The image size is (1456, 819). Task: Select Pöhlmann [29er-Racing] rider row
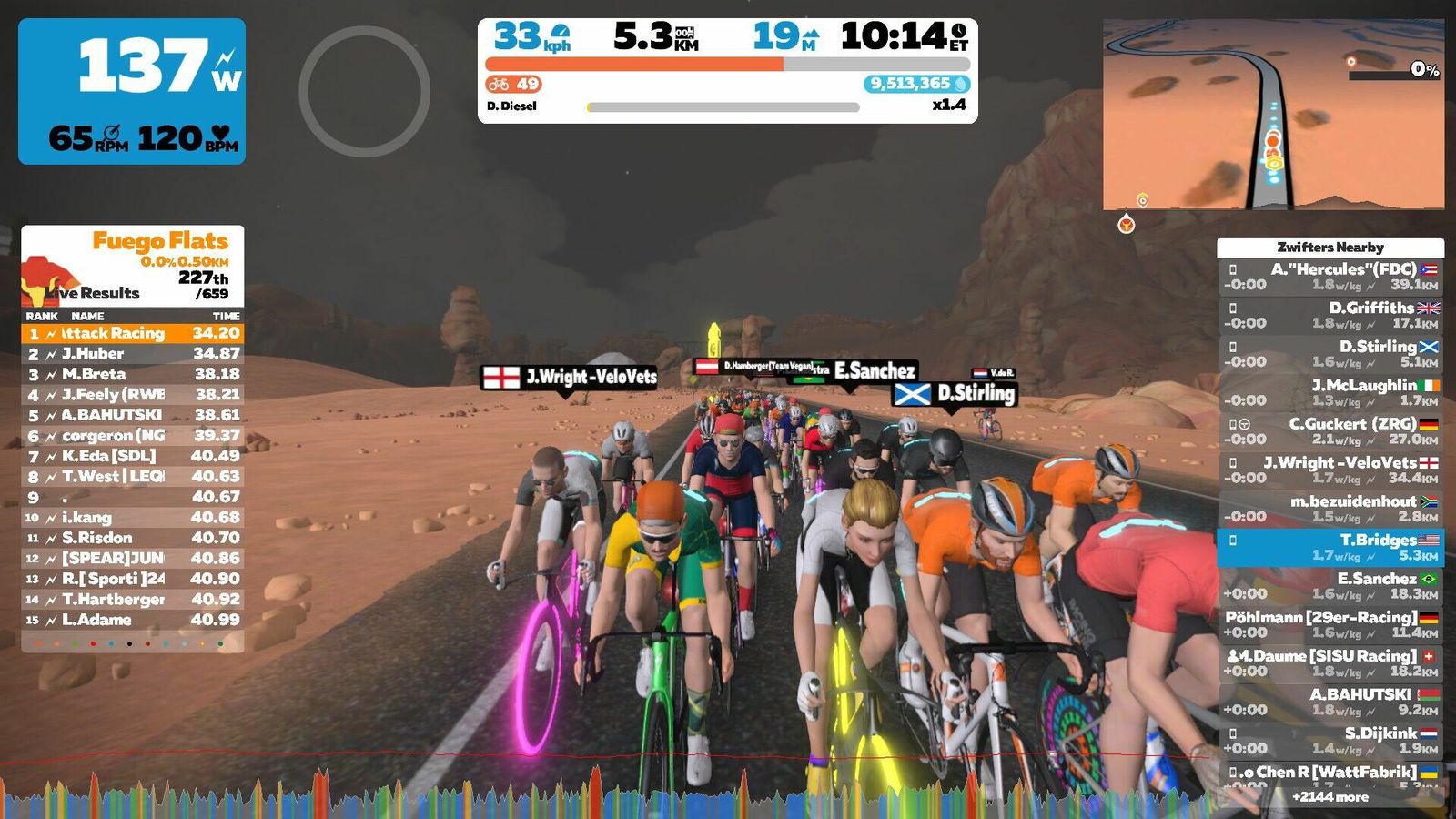coord(1330,624)
